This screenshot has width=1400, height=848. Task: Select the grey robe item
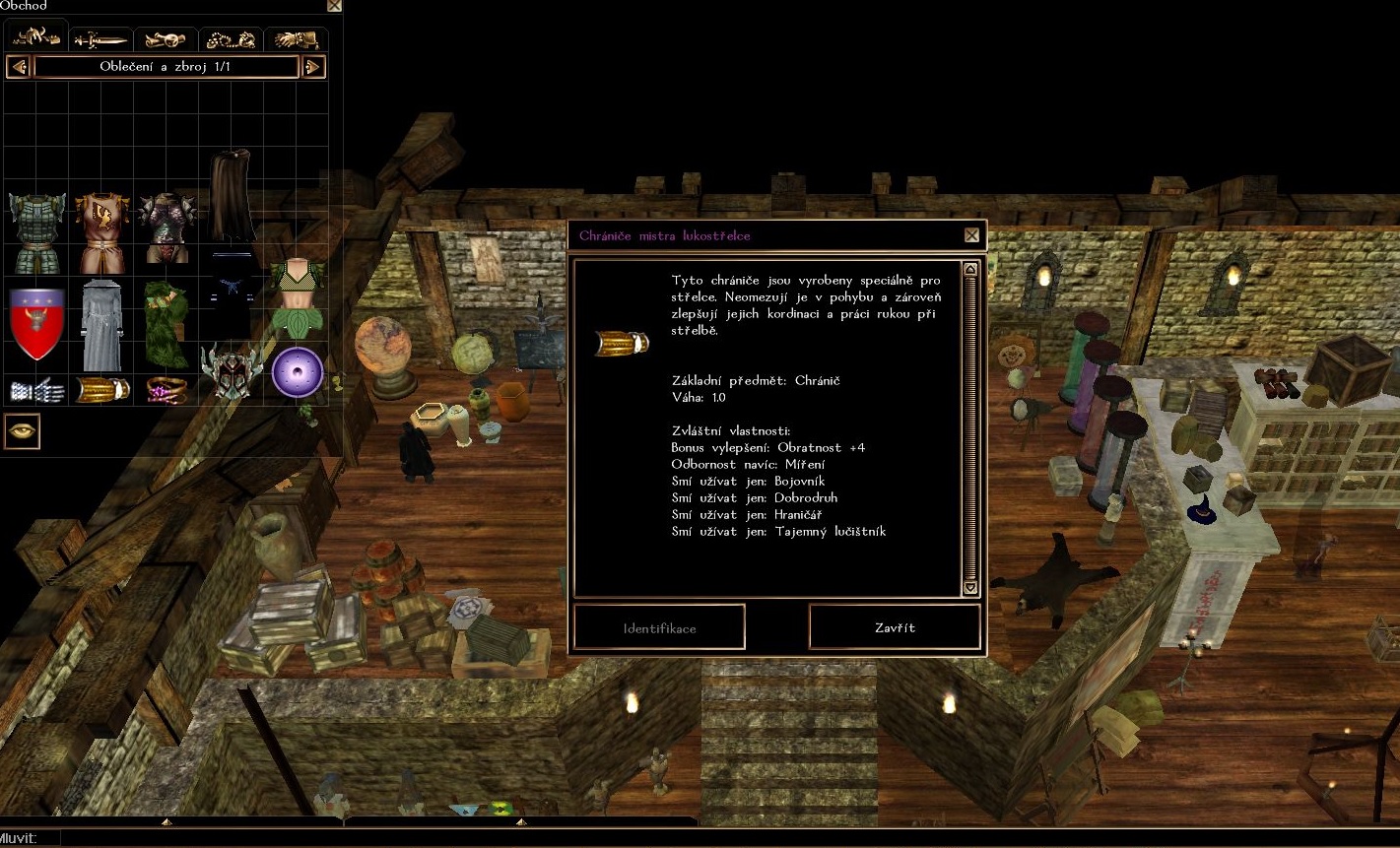click(x=100, y=323)
